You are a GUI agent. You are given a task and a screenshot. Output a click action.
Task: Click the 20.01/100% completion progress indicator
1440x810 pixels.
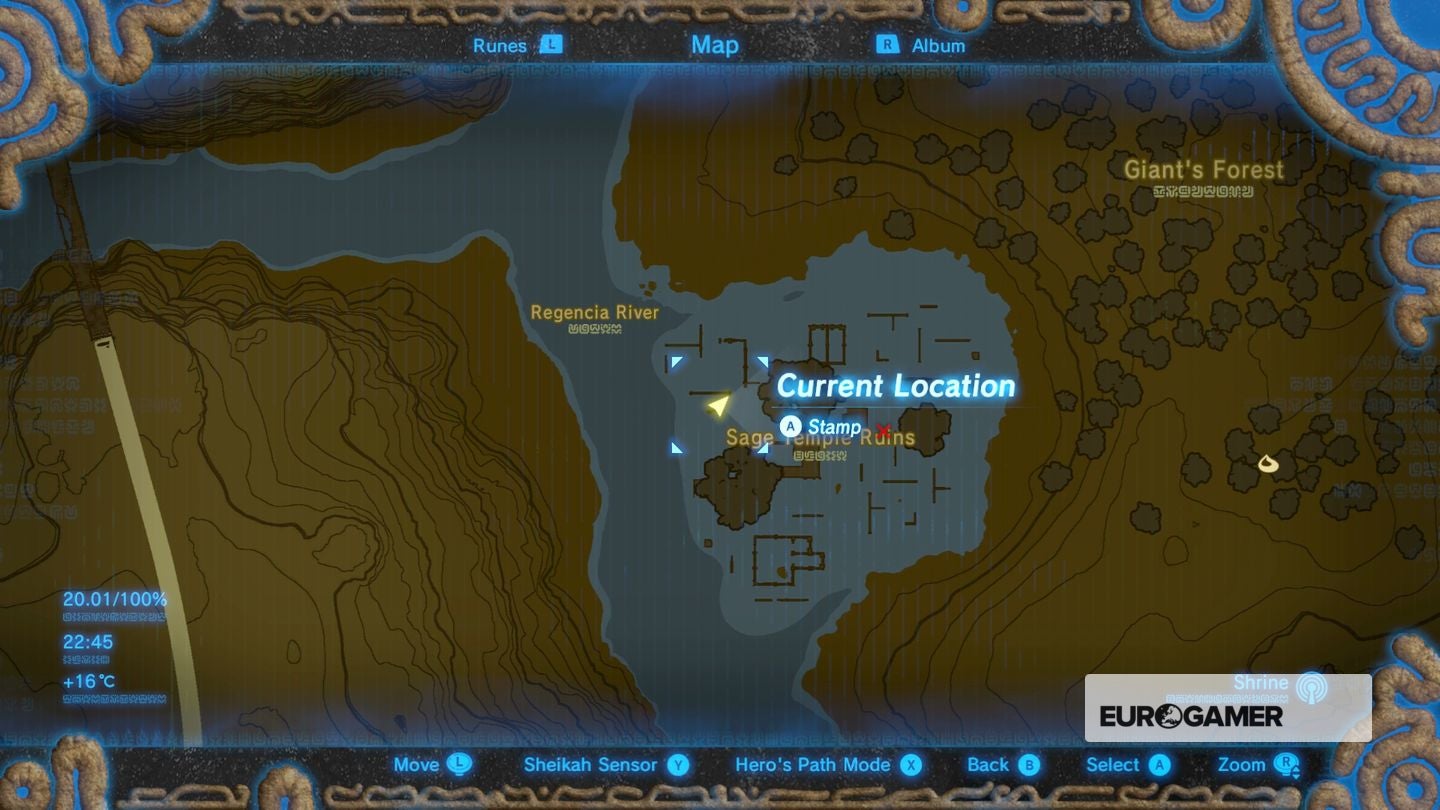click(x=113, y=600)
